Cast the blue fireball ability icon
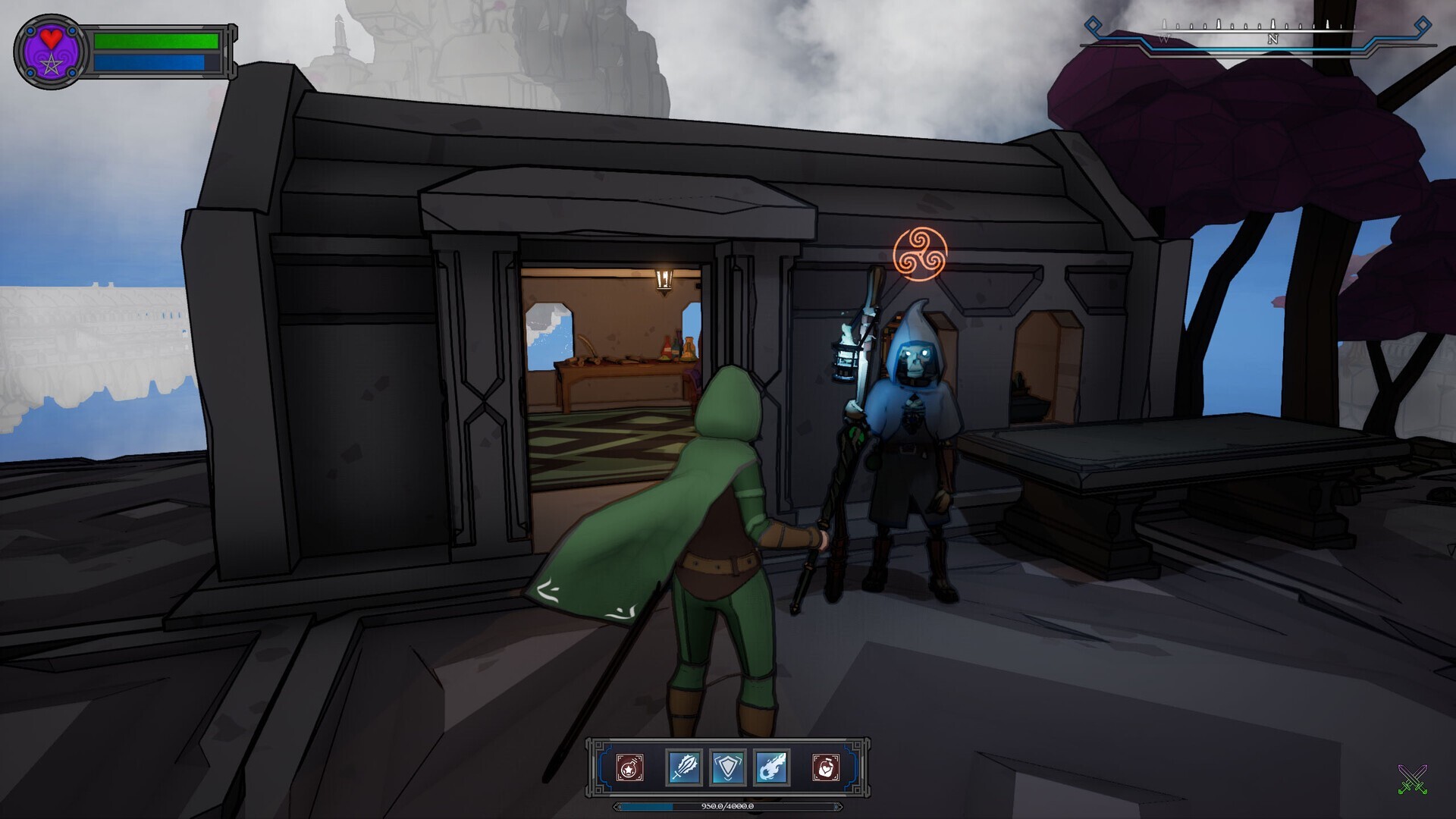Viewport: 1456px width, 819px height. 773,767
